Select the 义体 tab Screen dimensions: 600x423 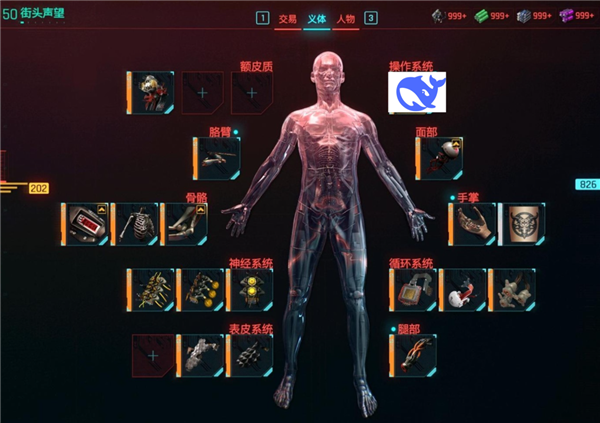coord(317,18)
